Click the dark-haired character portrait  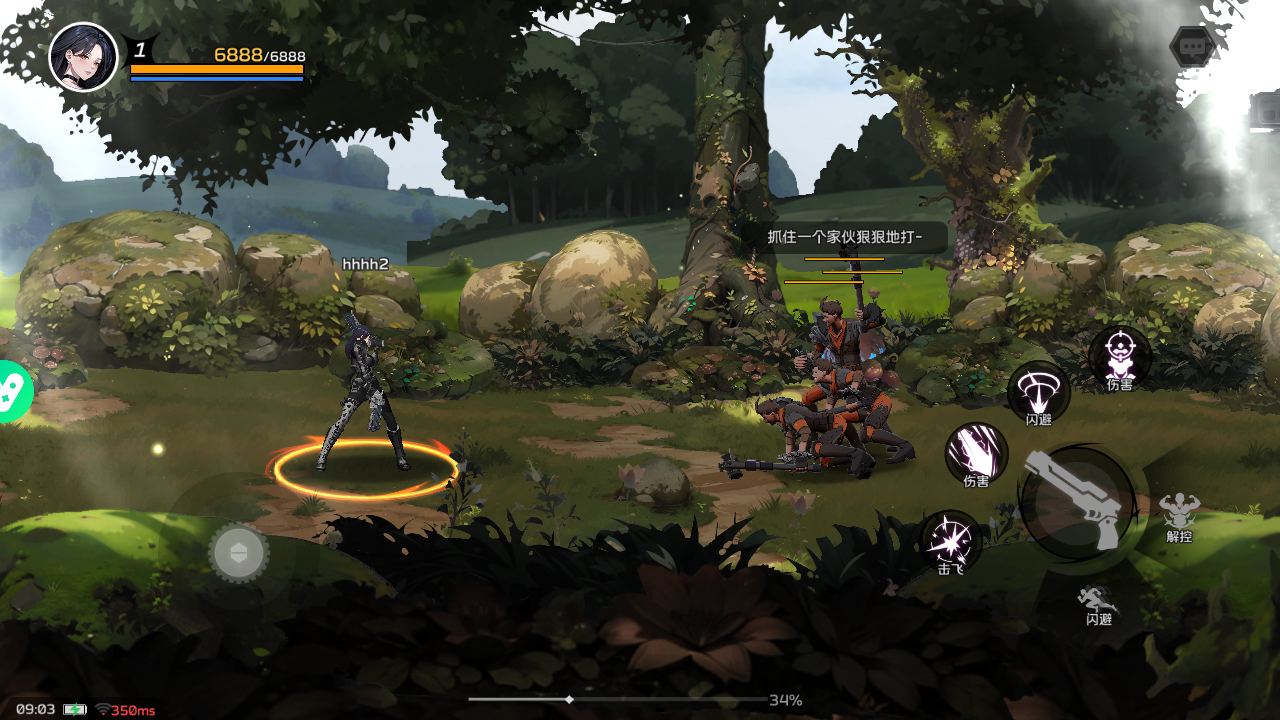(x=83, y=57)
